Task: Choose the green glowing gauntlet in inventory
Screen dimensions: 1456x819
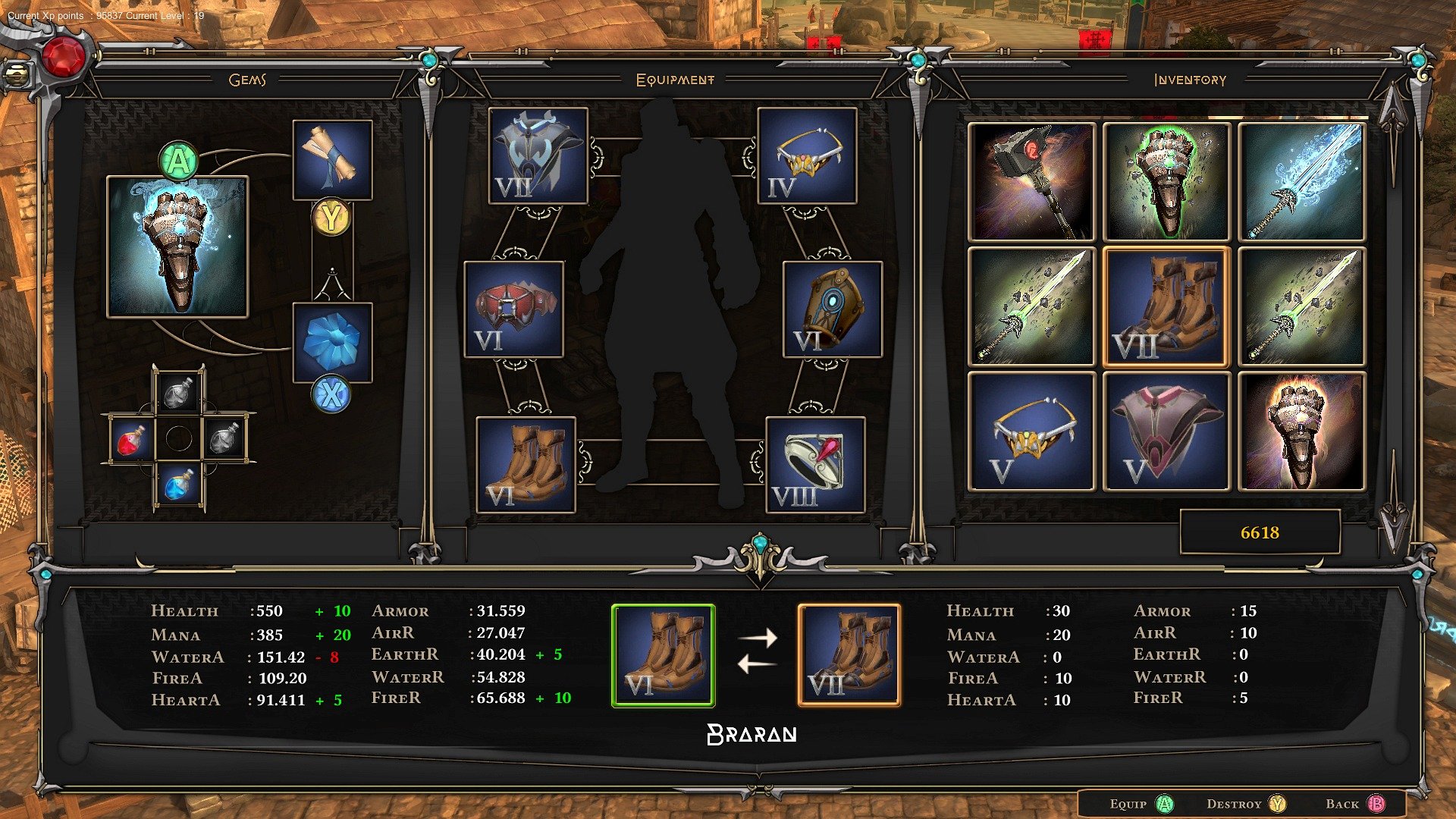Action: click(1166, 182)
